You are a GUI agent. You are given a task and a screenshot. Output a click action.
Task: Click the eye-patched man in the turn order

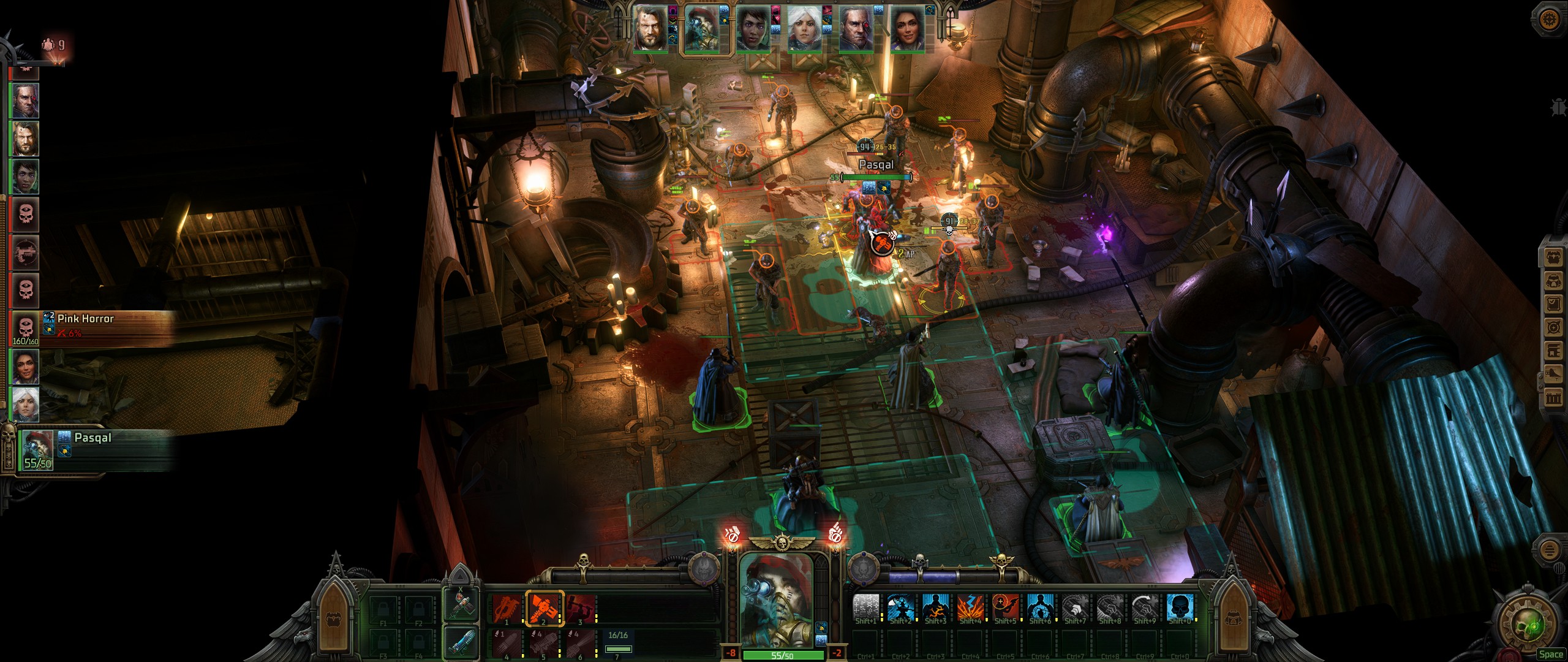tap(26, 101)
